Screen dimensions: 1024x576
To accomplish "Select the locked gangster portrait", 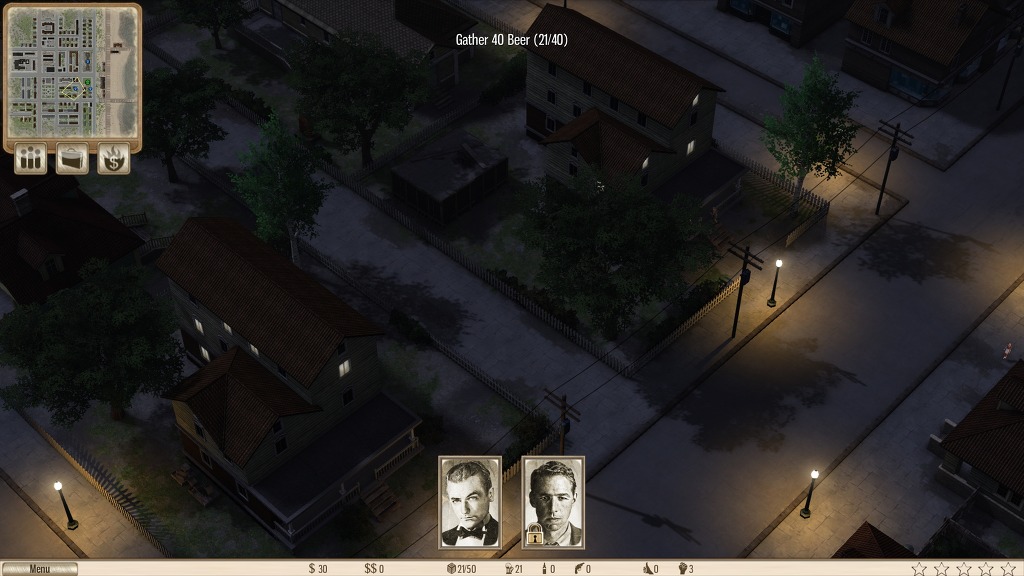I will [553, 502].
